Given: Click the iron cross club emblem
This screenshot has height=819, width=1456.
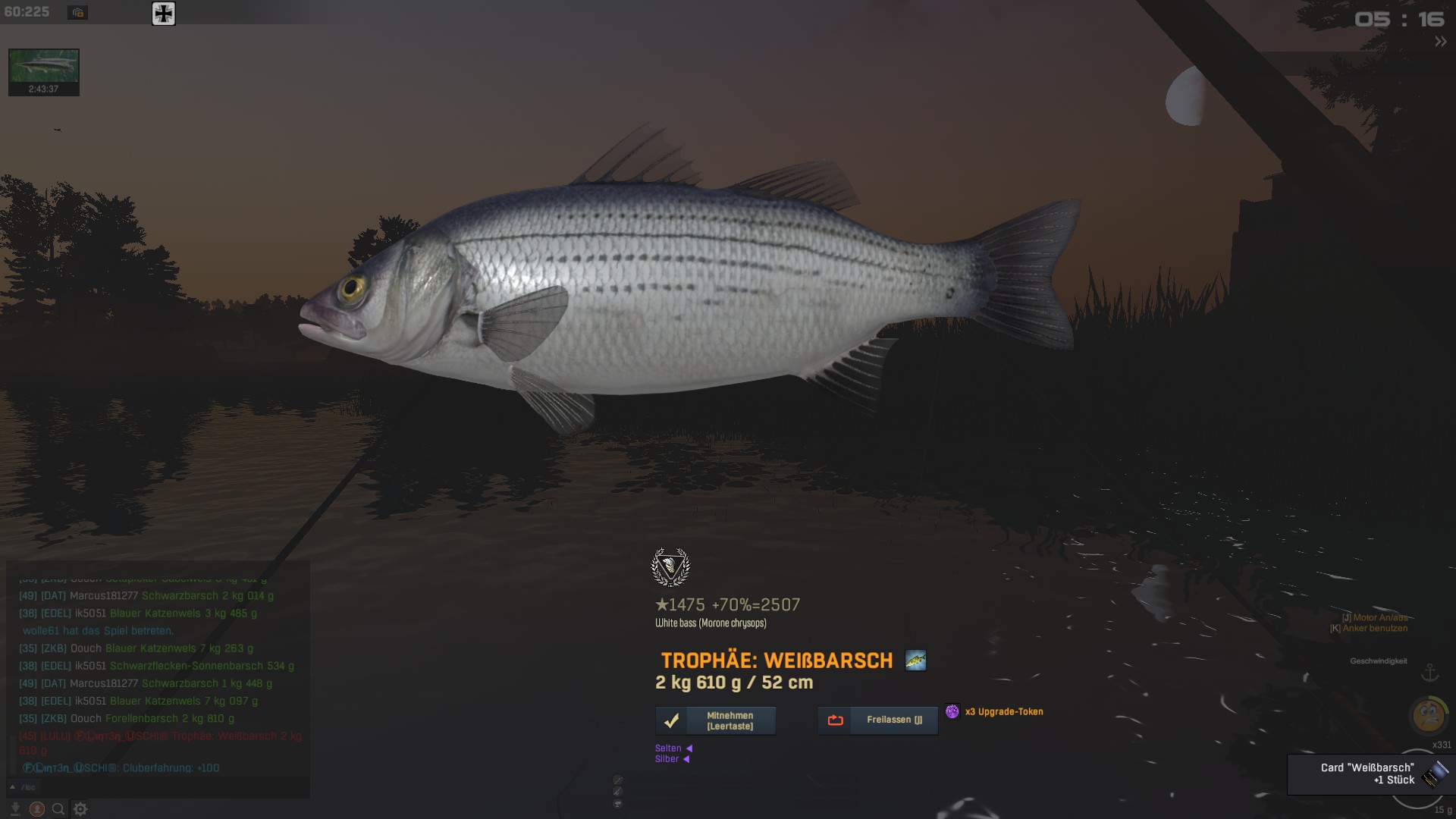Looking at the screenshot, I should pyautogui.click(x=163, y=14).
